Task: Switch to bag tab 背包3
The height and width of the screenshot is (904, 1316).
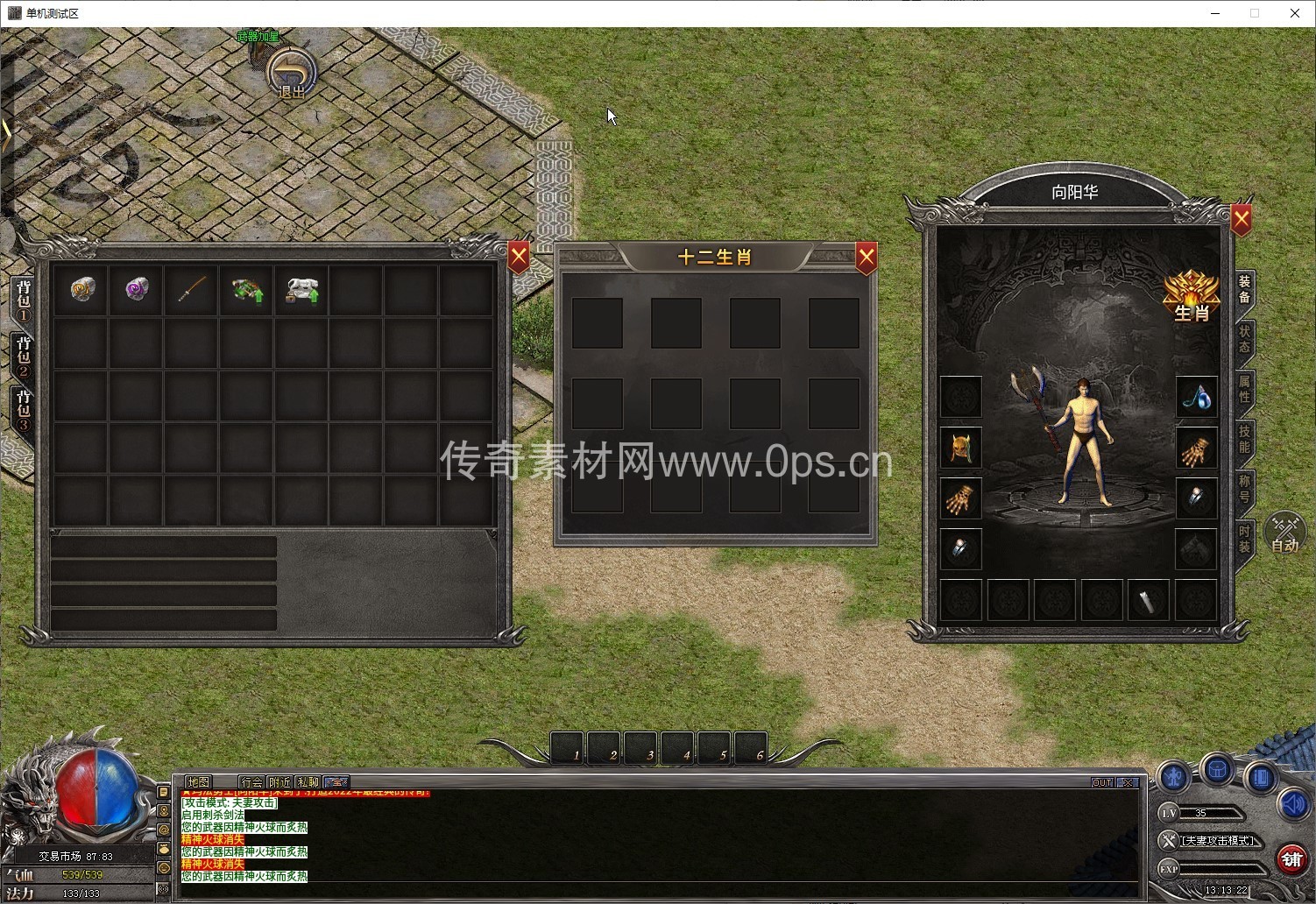Action: tap(23, 410)
